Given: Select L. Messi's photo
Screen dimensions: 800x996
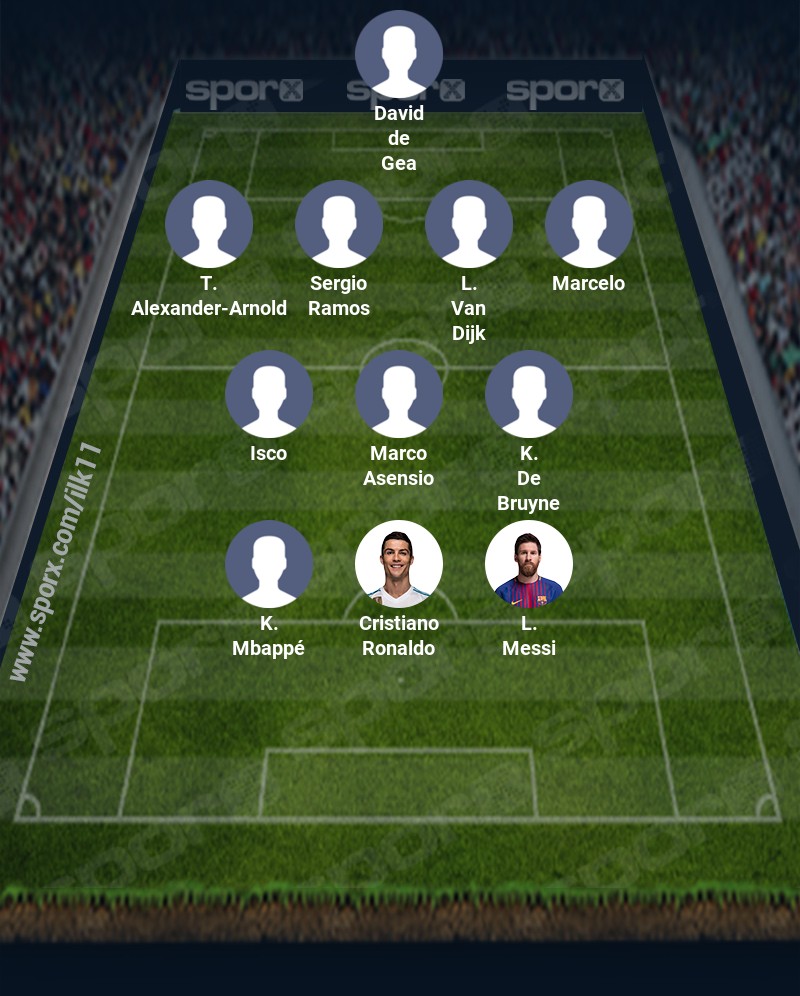Looking at the screenshot, I should 529,564.
